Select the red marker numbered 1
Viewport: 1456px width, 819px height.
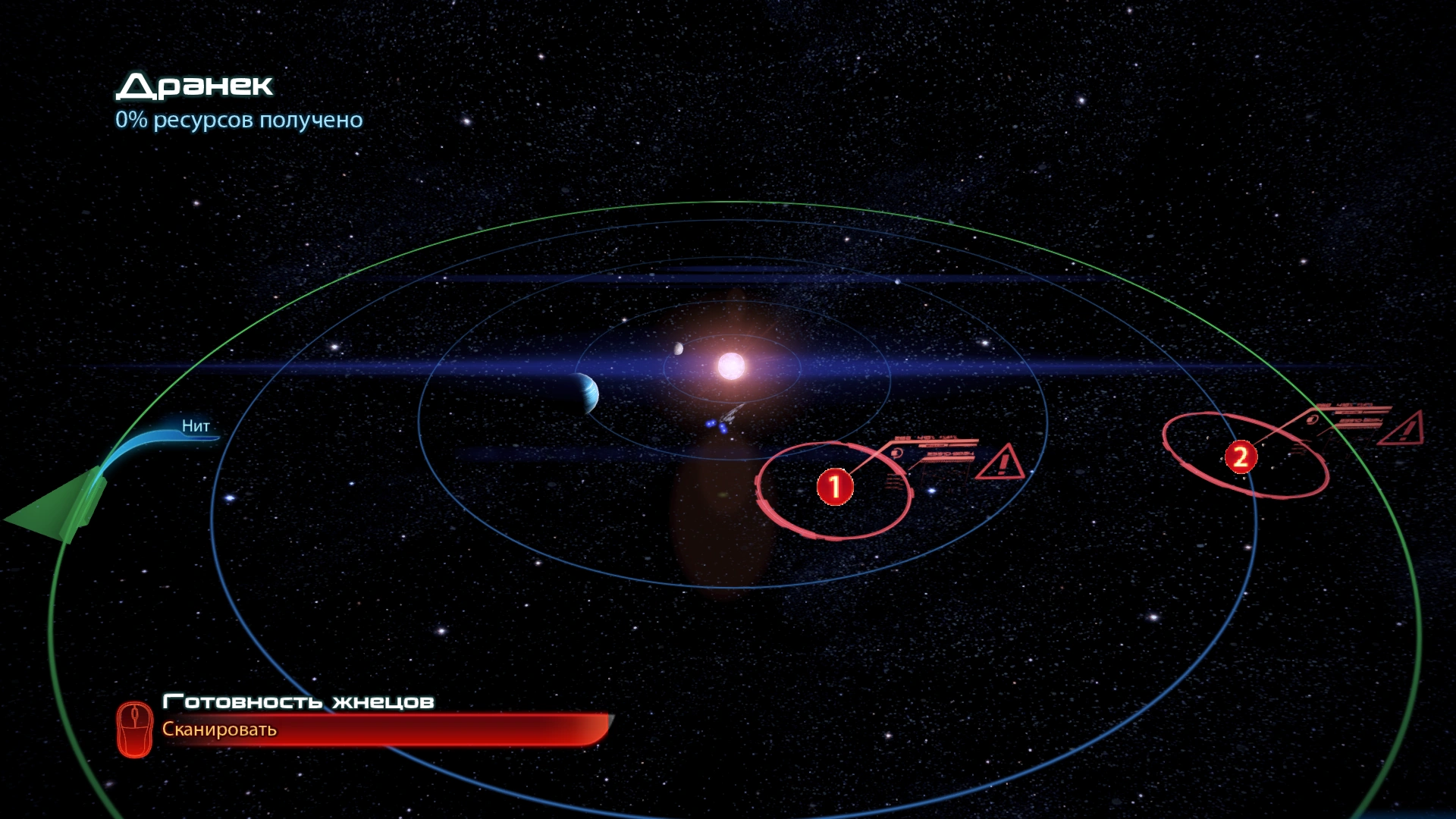click(835, 486)
